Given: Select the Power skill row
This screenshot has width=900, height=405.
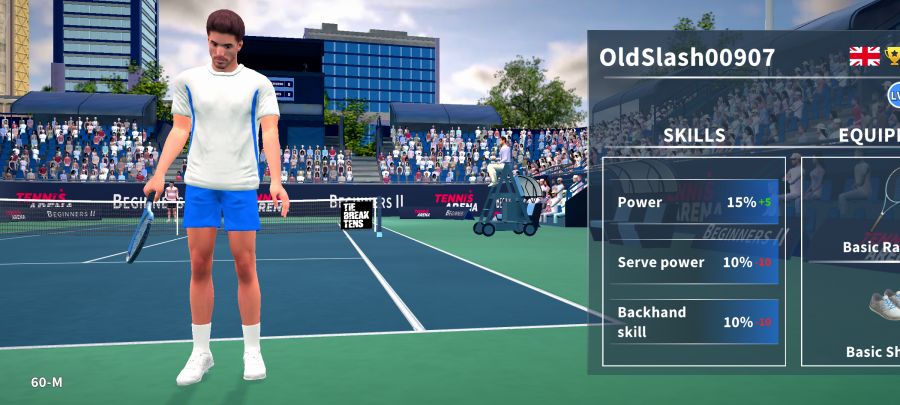Looking at the screenshot, I should 696,202.
